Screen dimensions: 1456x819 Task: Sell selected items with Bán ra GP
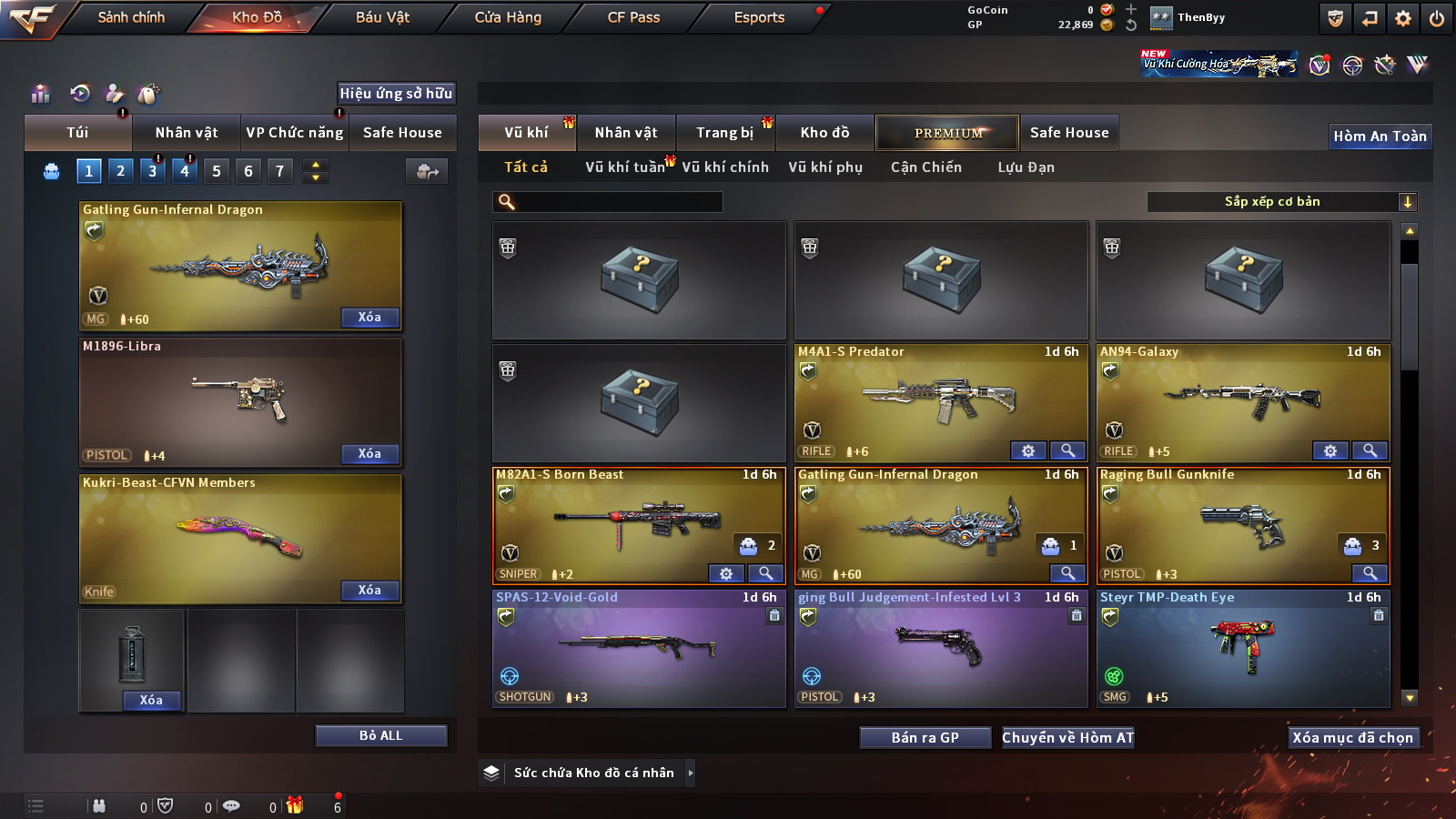pyautogui.click(x=925, y=737)
